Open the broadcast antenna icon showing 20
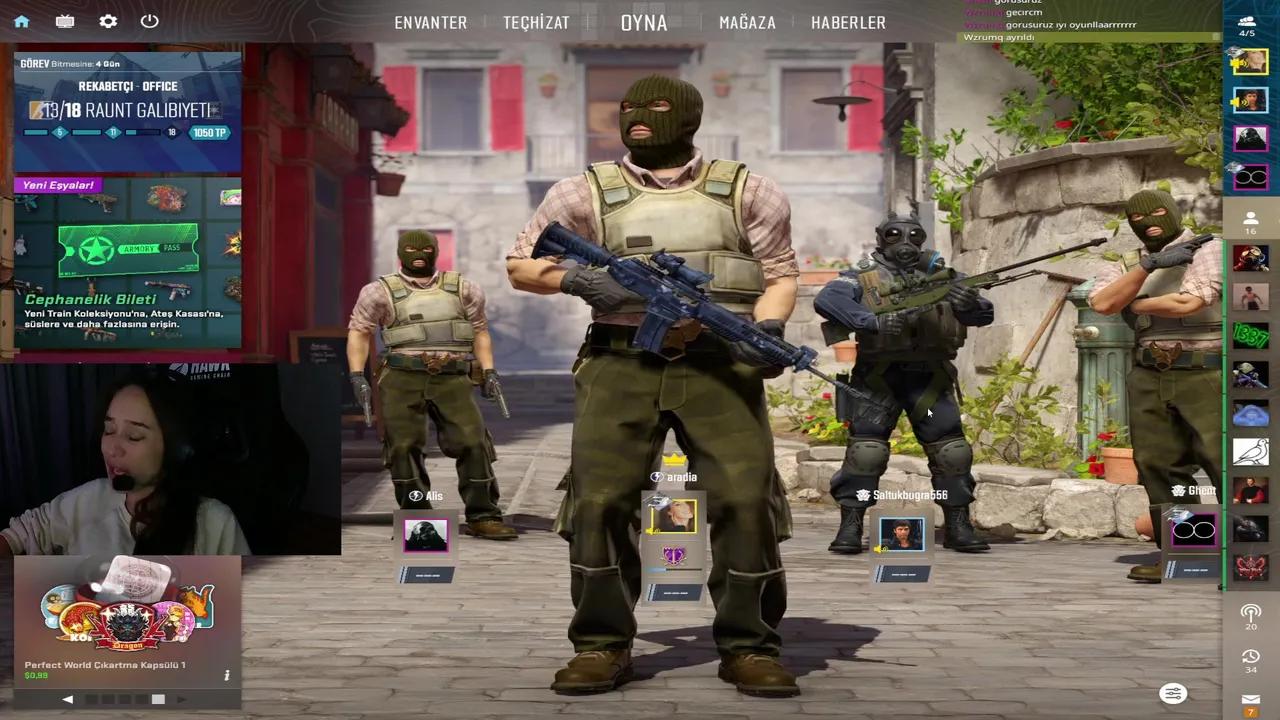The width and height of the screenshot is (1280, 720). [1250, 613]
